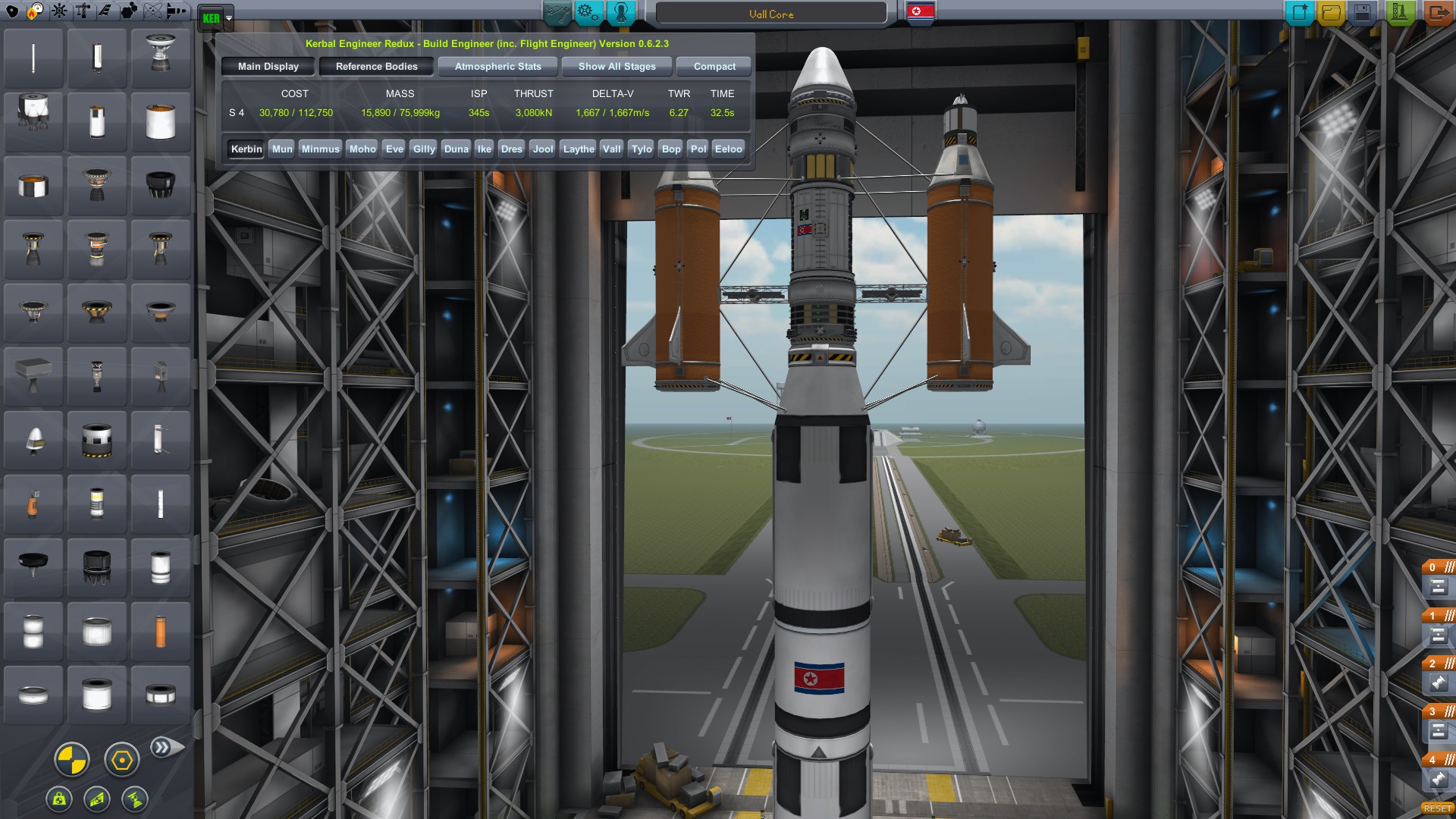The height and width of the screenshot is (819, 1456).
Task: Open the flag selector next to vessel name
Action: coord(920,12)
